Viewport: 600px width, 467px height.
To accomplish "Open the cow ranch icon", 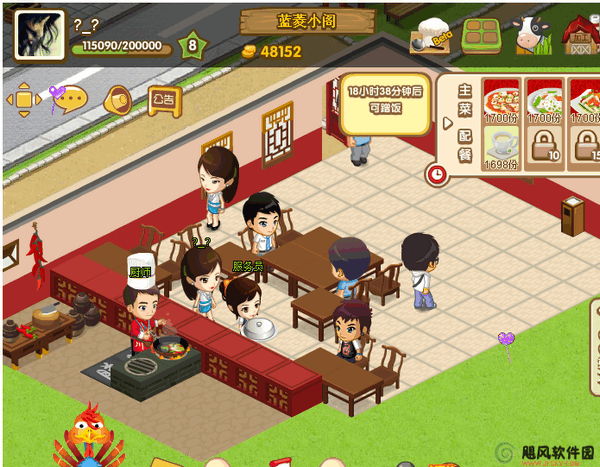I will 531,35.
